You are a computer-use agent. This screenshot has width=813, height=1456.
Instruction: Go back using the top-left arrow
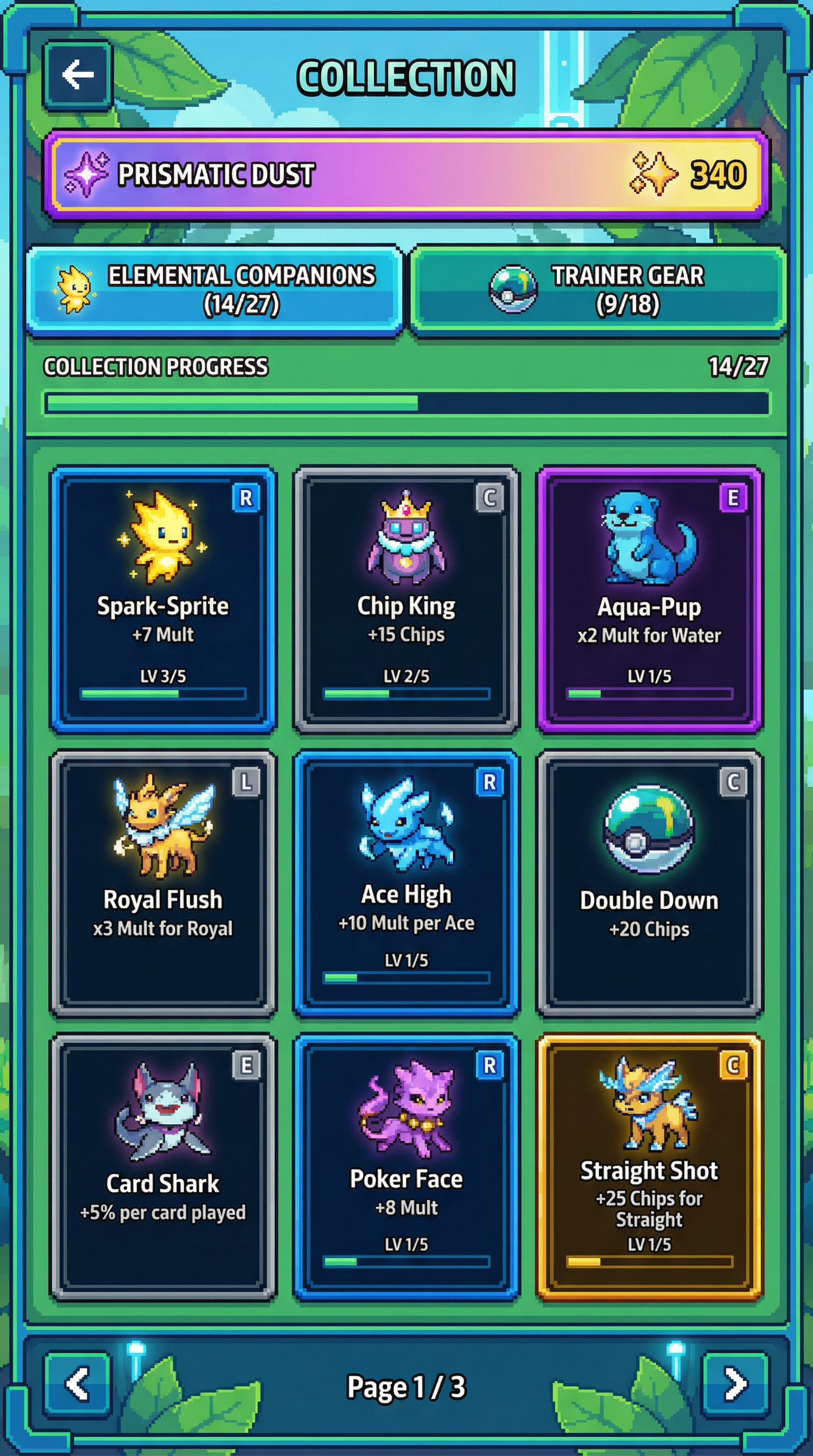click(x=77, y=75)
